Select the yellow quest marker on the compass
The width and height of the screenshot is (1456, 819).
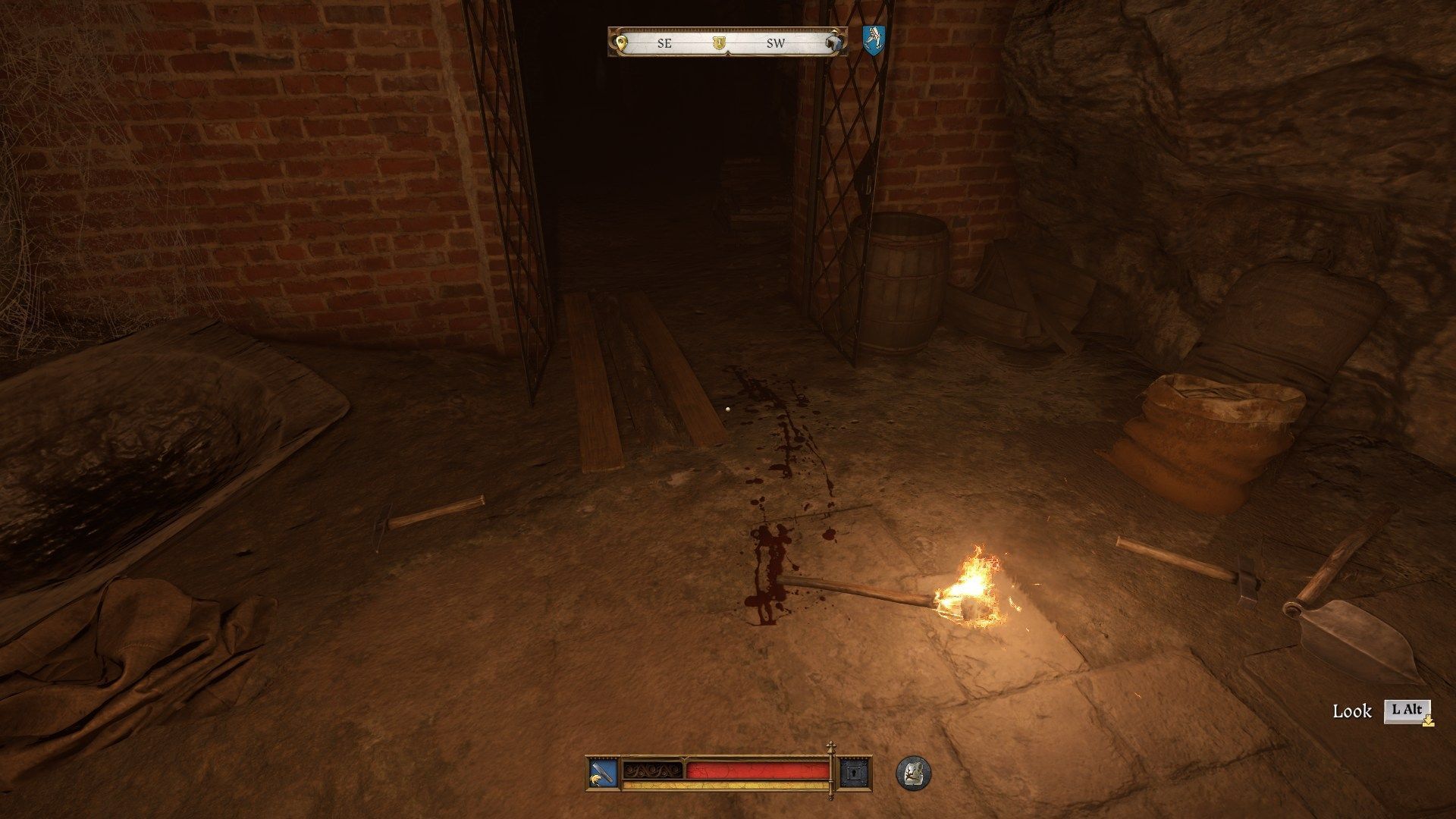point(622,42)
